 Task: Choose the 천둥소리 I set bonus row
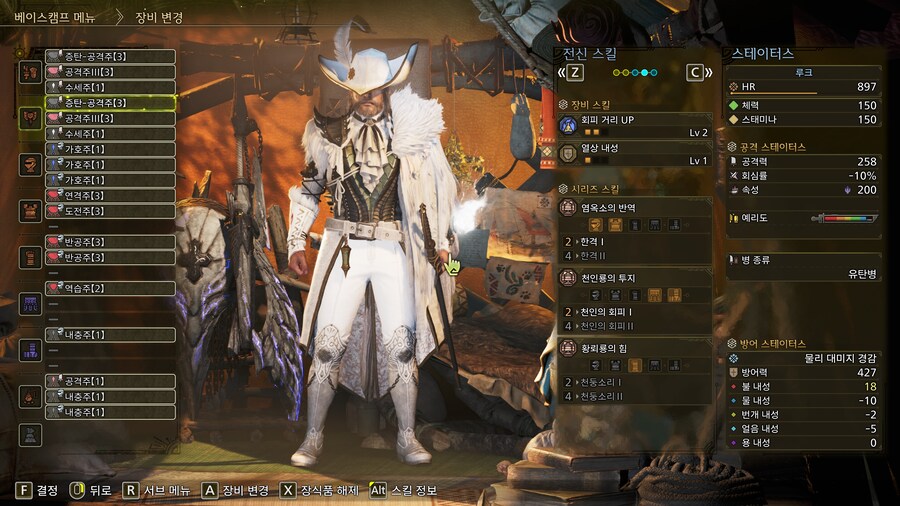tap(634, 382)
